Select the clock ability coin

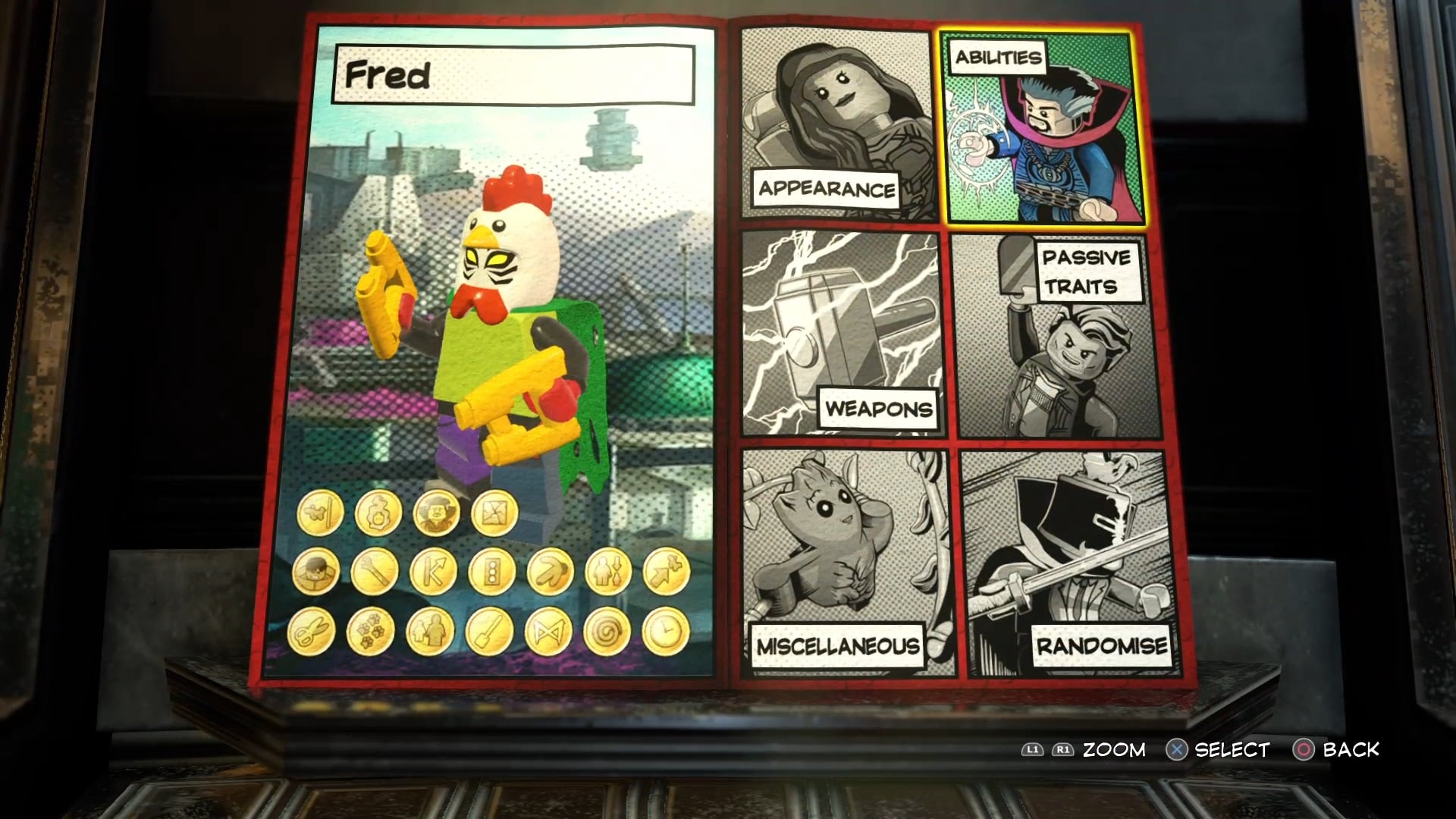[666, 632]
